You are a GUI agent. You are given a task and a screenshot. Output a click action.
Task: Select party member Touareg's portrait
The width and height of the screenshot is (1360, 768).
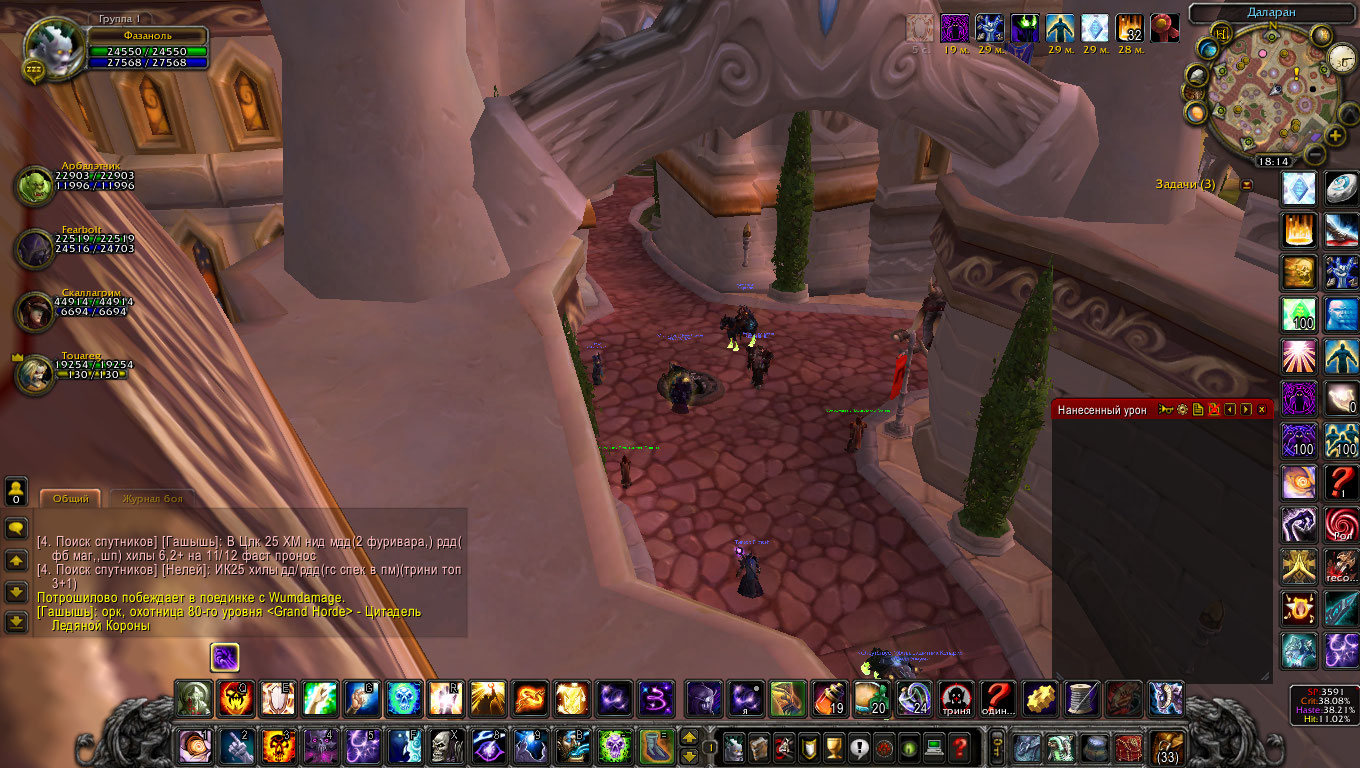35,373
